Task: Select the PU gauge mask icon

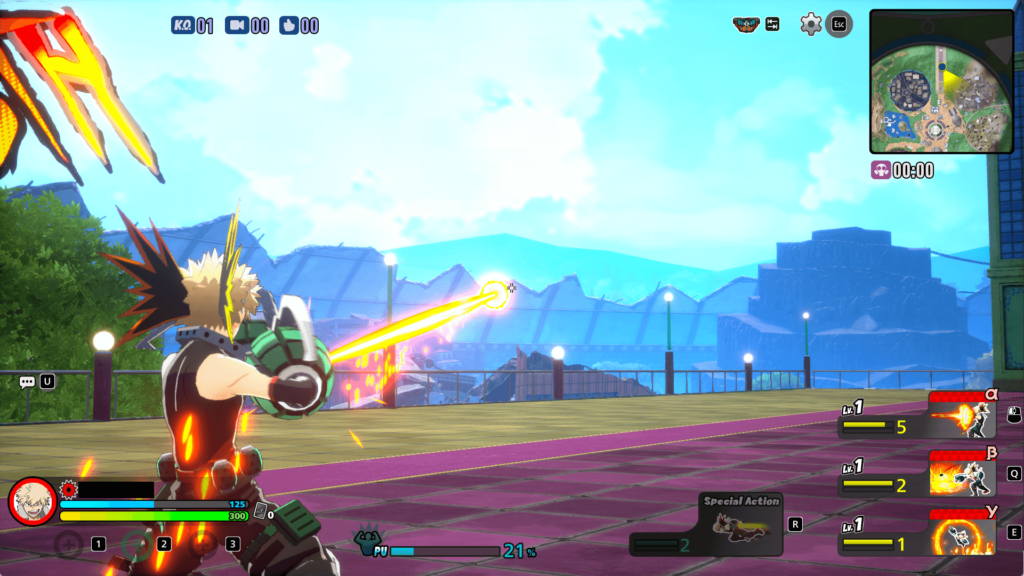Action: [369, 541]
